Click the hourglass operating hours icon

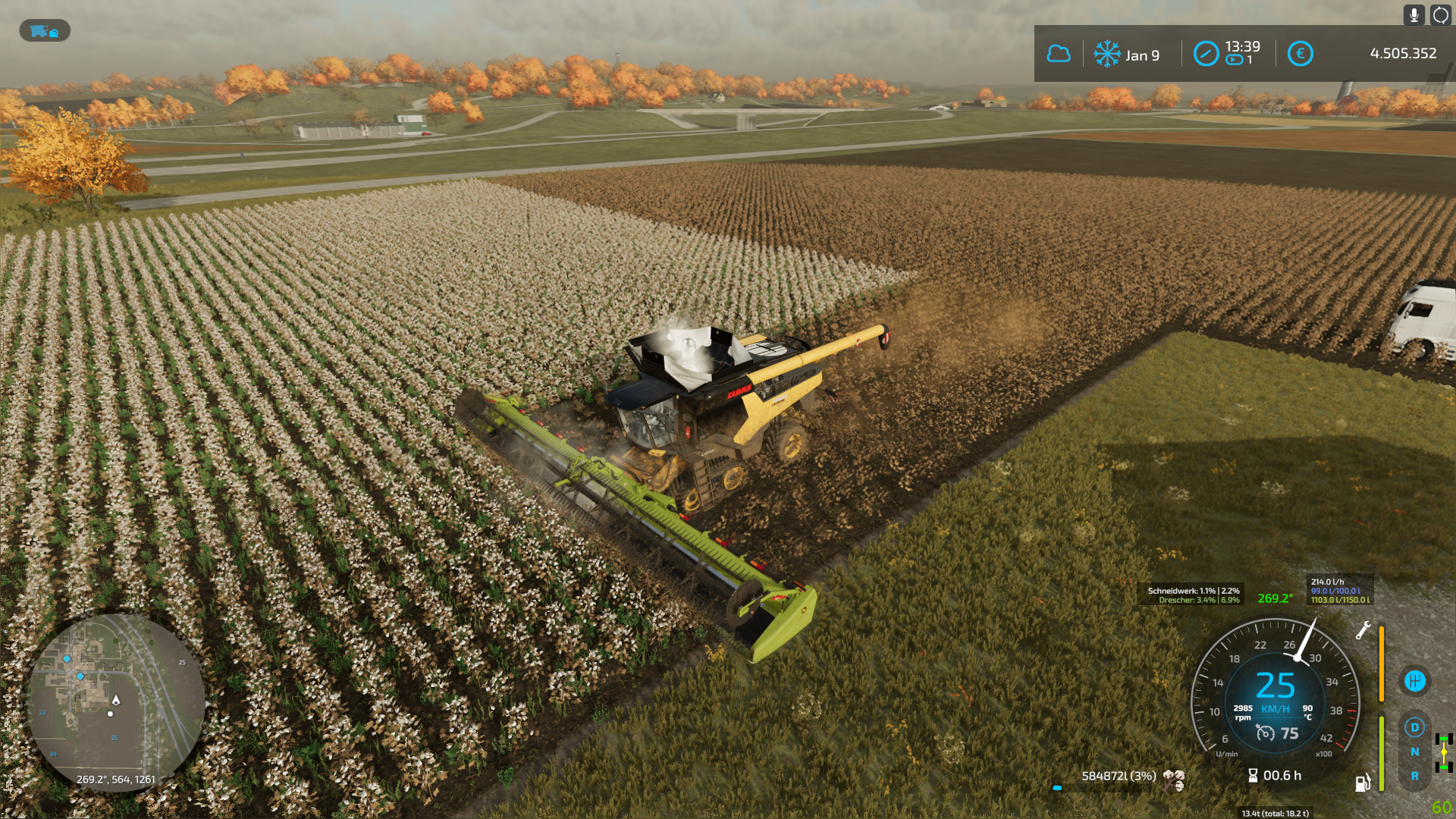point(1253,776)
